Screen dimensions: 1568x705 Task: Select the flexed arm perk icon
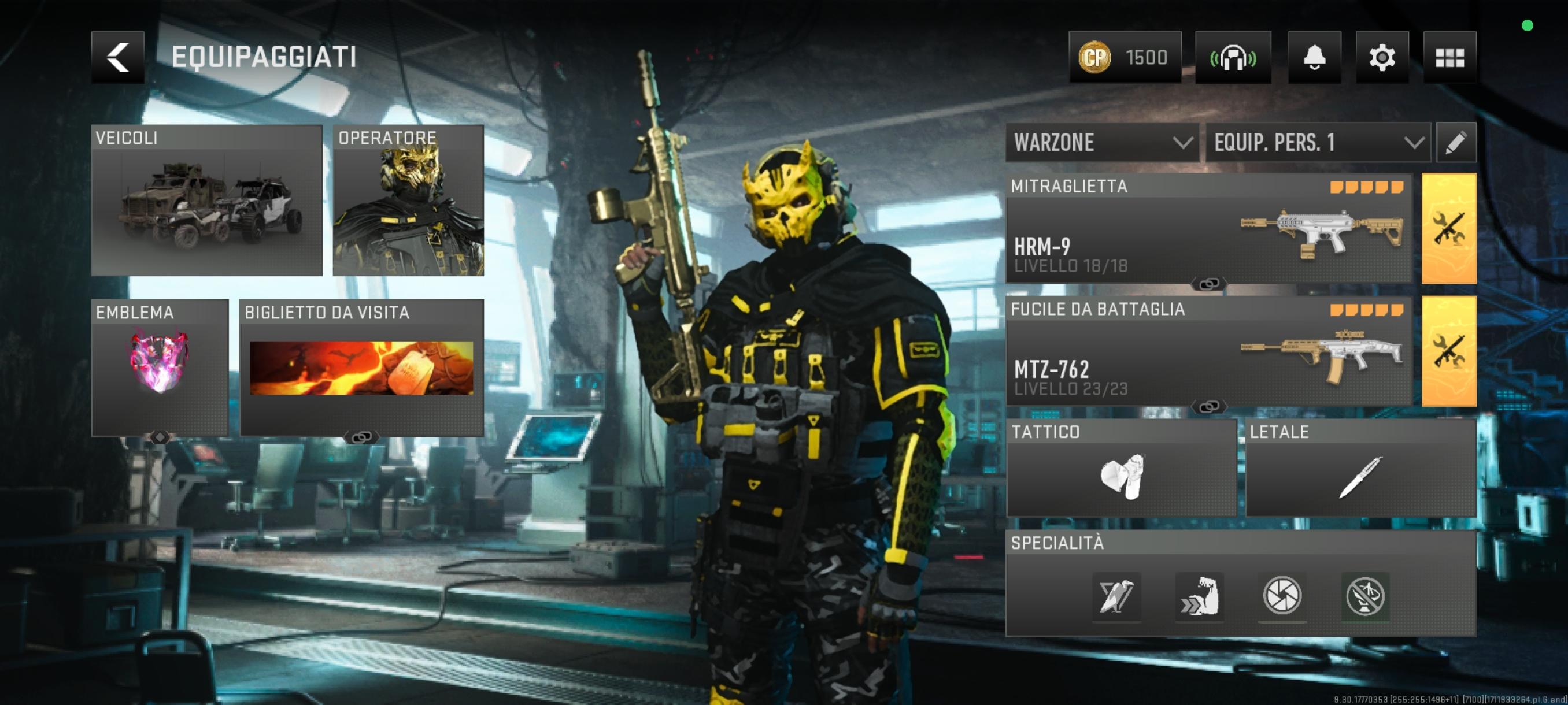click(1199, 596)
